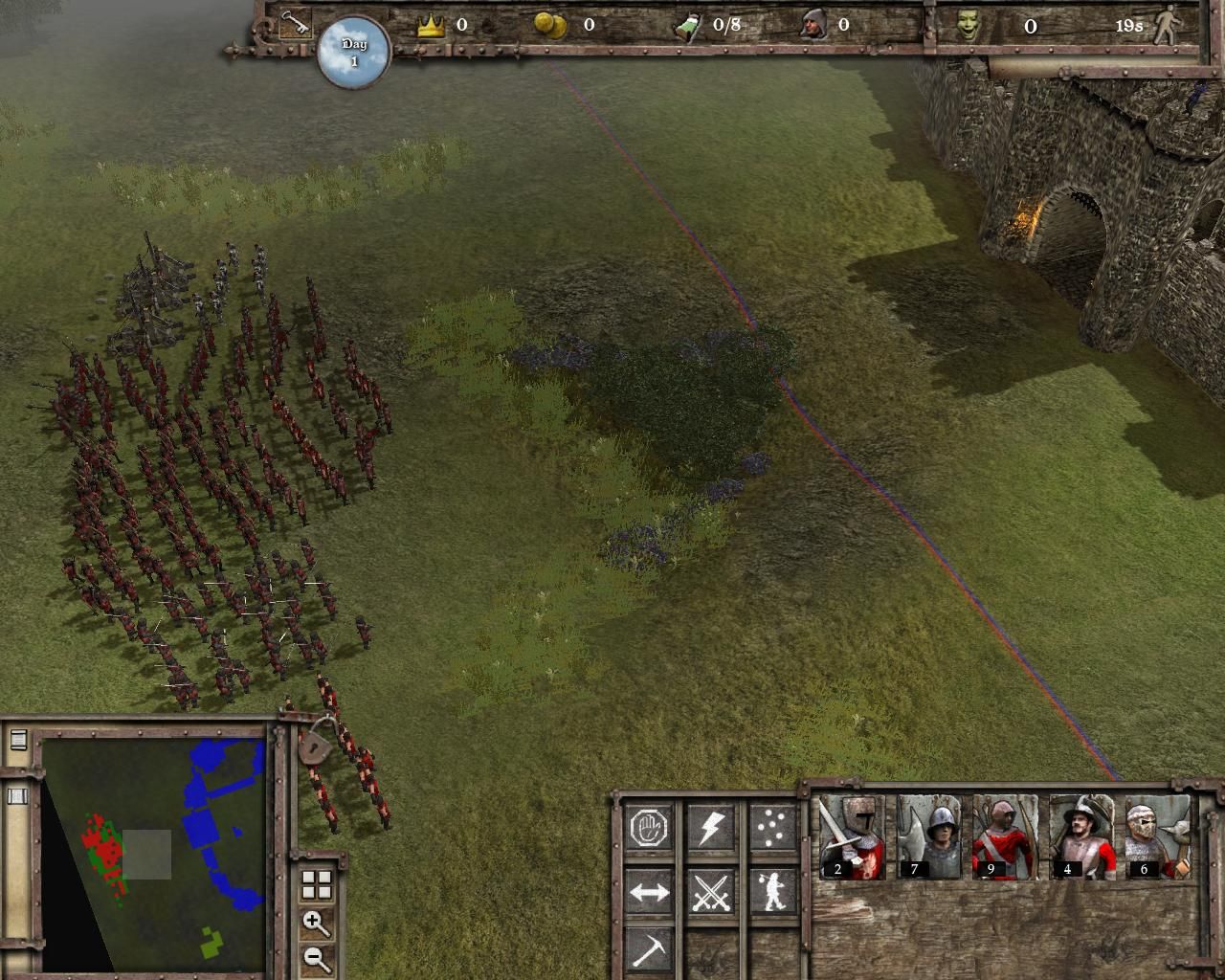Select the crossbowman unit group showing 4
The height and width of the screenshot is (980, 1225).
[1081, 837]
